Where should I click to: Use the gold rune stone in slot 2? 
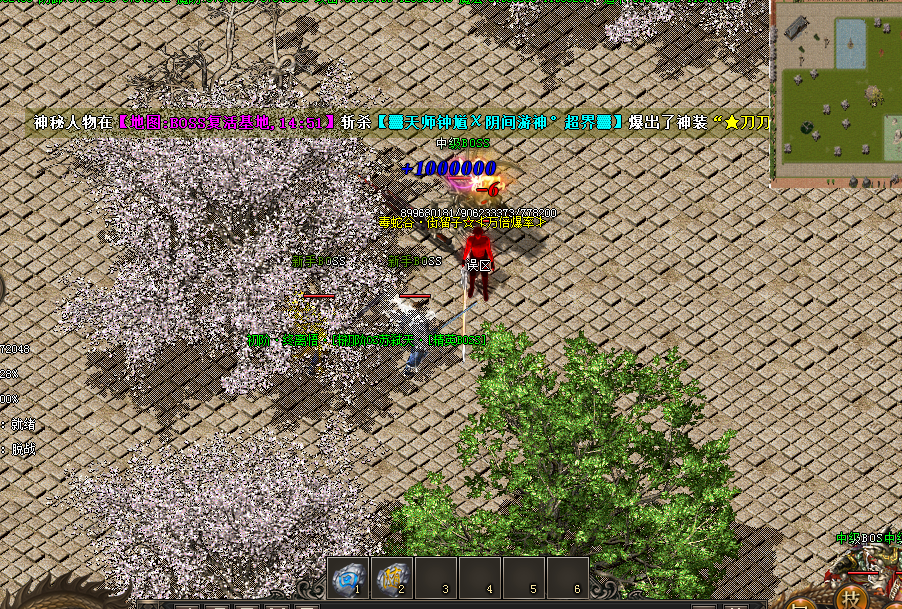coord(392,578)
